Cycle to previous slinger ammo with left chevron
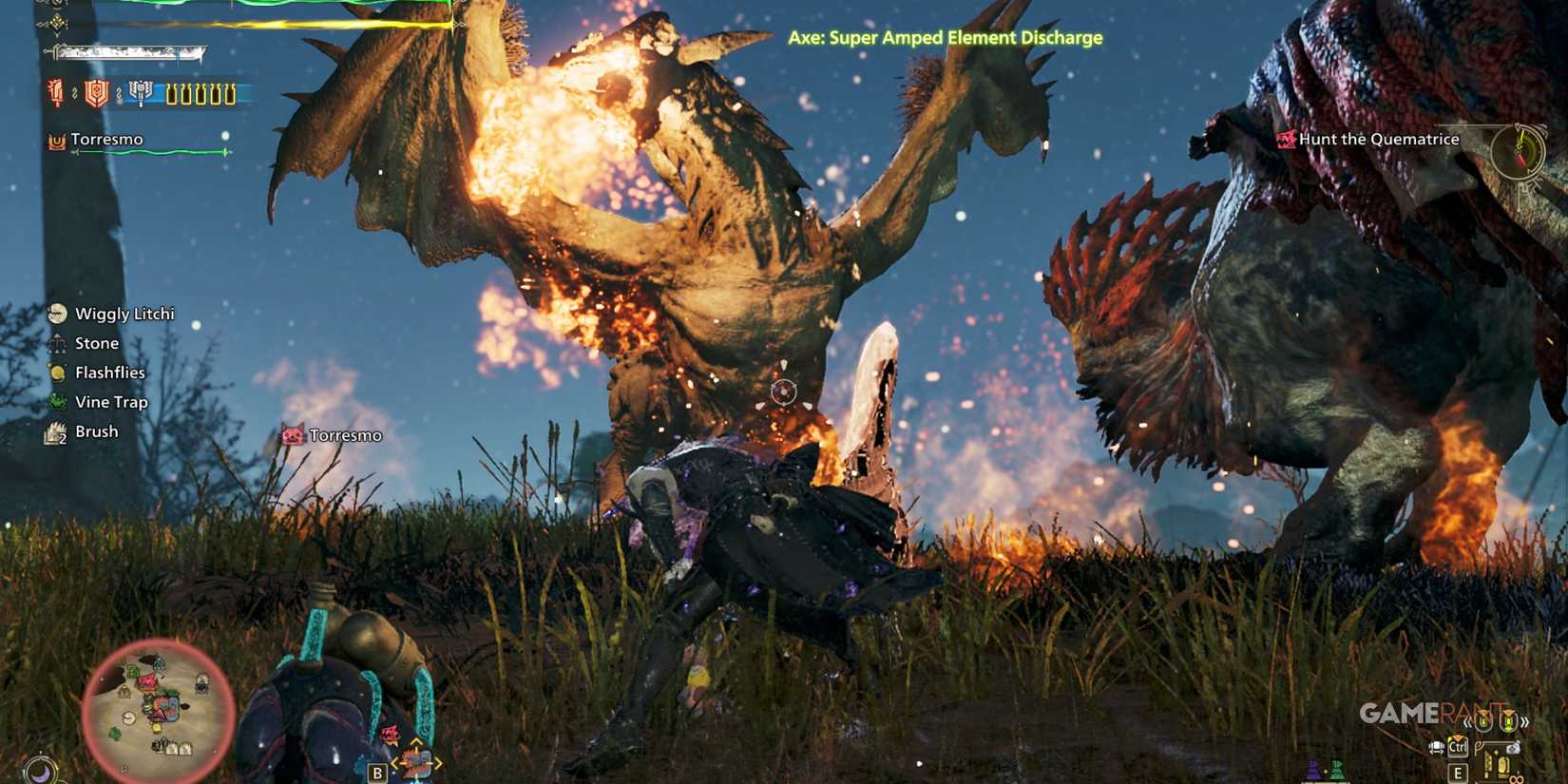 1466,722
